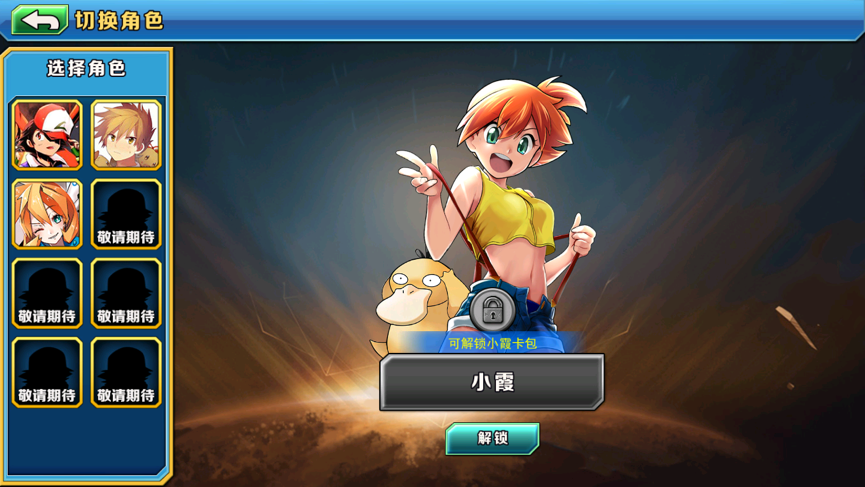
Task: Unlock Misty with the 解锁 button
Action: pyautogui.click(x=492, y=438)
